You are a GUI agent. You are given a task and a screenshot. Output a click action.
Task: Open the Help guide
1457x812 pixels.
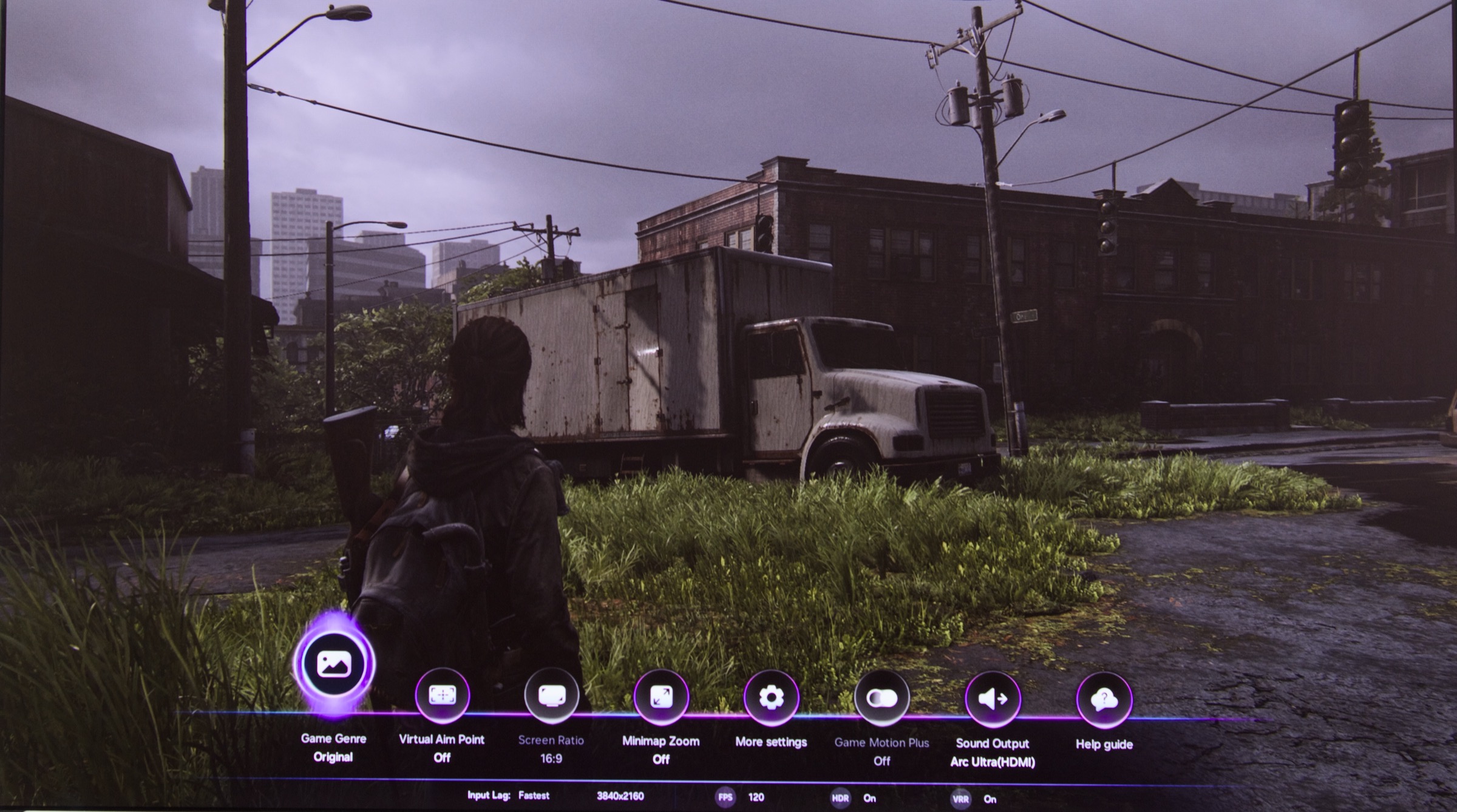1104,701
